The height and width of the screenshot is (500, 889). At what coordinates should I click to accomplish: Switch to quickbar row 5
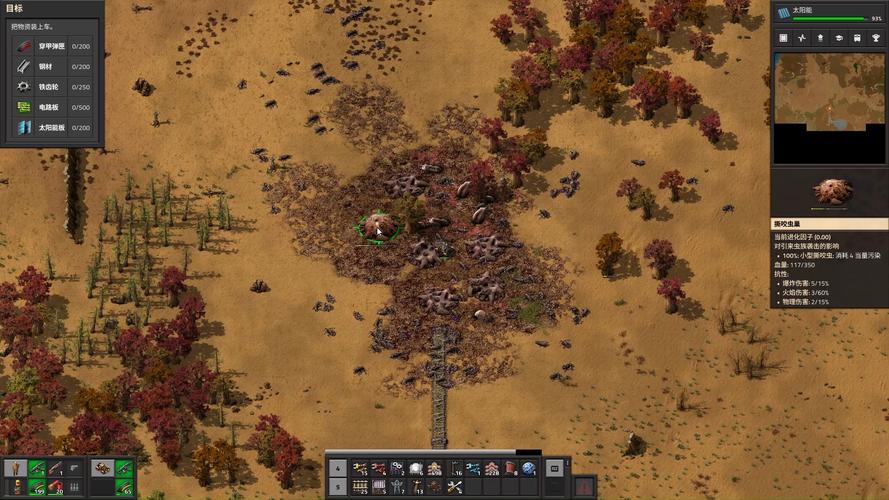tap(337, 486)
